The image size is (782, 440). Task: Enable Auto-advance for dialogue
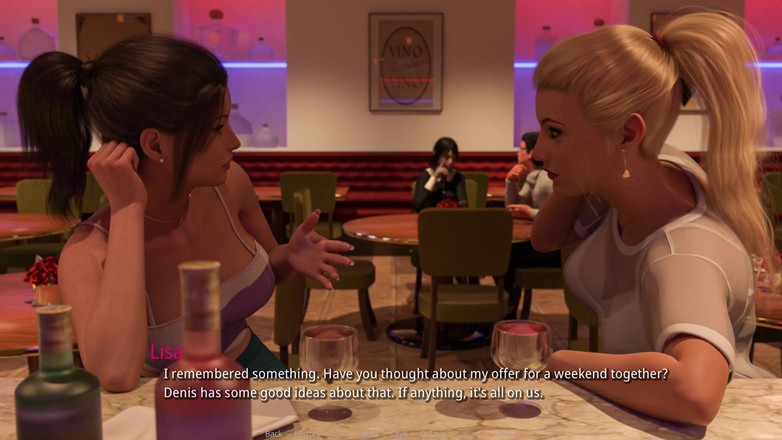[369, 434]
